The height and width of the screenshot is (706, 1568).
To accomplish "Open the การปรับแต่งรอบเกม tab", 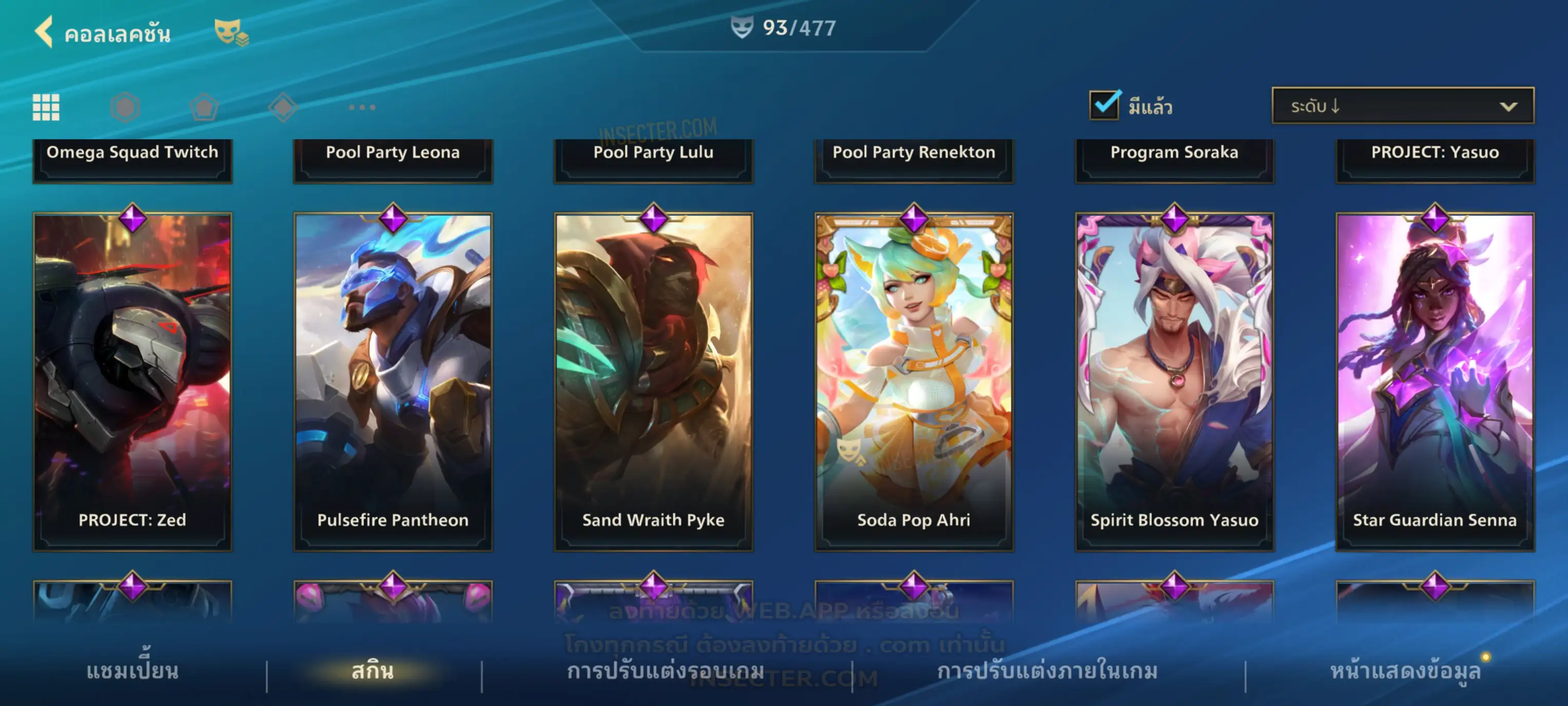I will coord(666,671).
